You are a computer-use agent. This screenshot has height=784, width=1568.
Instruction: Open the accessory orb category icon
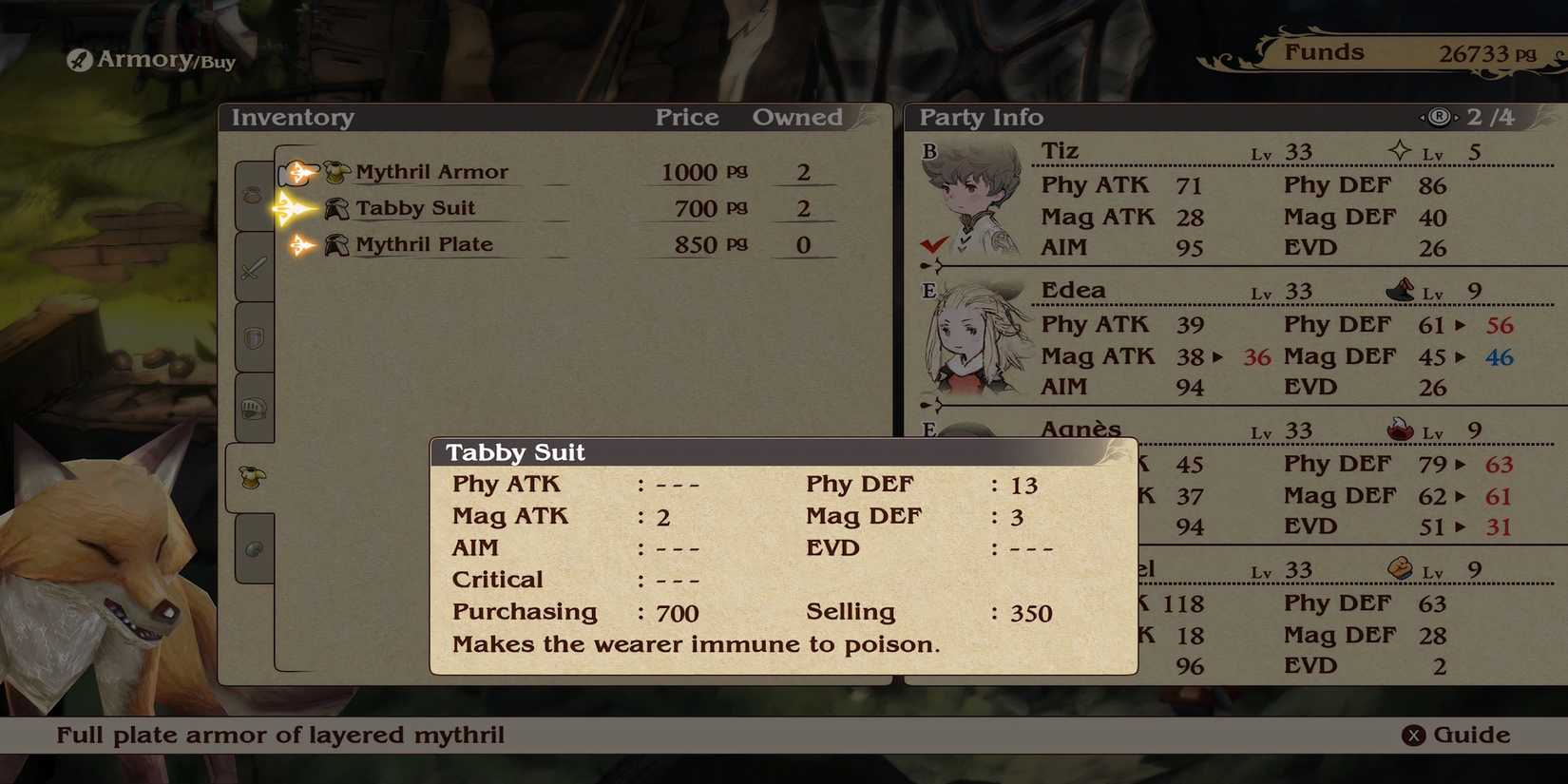tap(252, 548)
